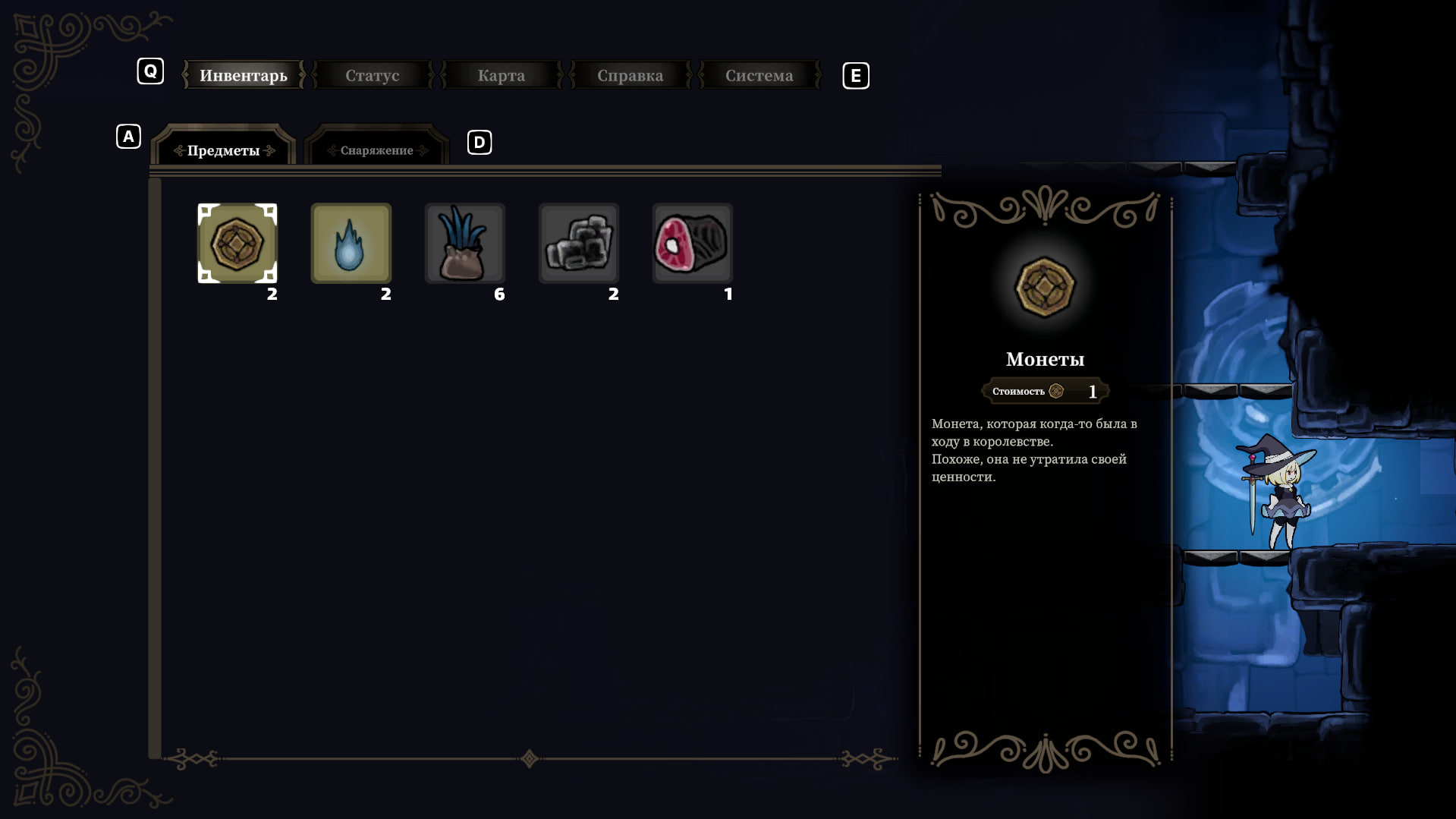Choose the blue flame item slot
Screen dimensions: 1456x819
[x=351, y=243]
